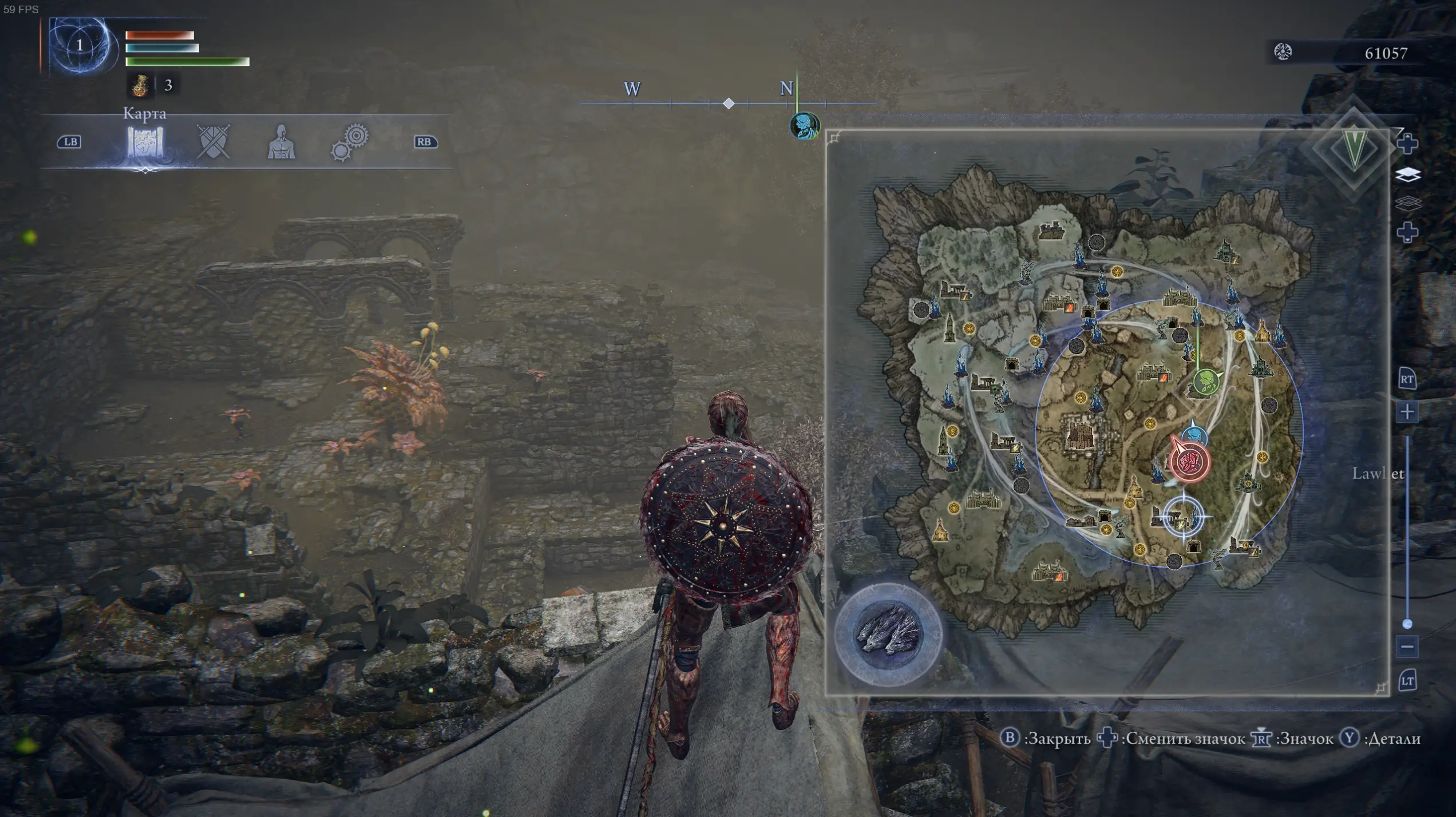This screenshot has width=1456, height=817.
Task: Click the map zoom slider handle
Action: tap(1407, 624)
